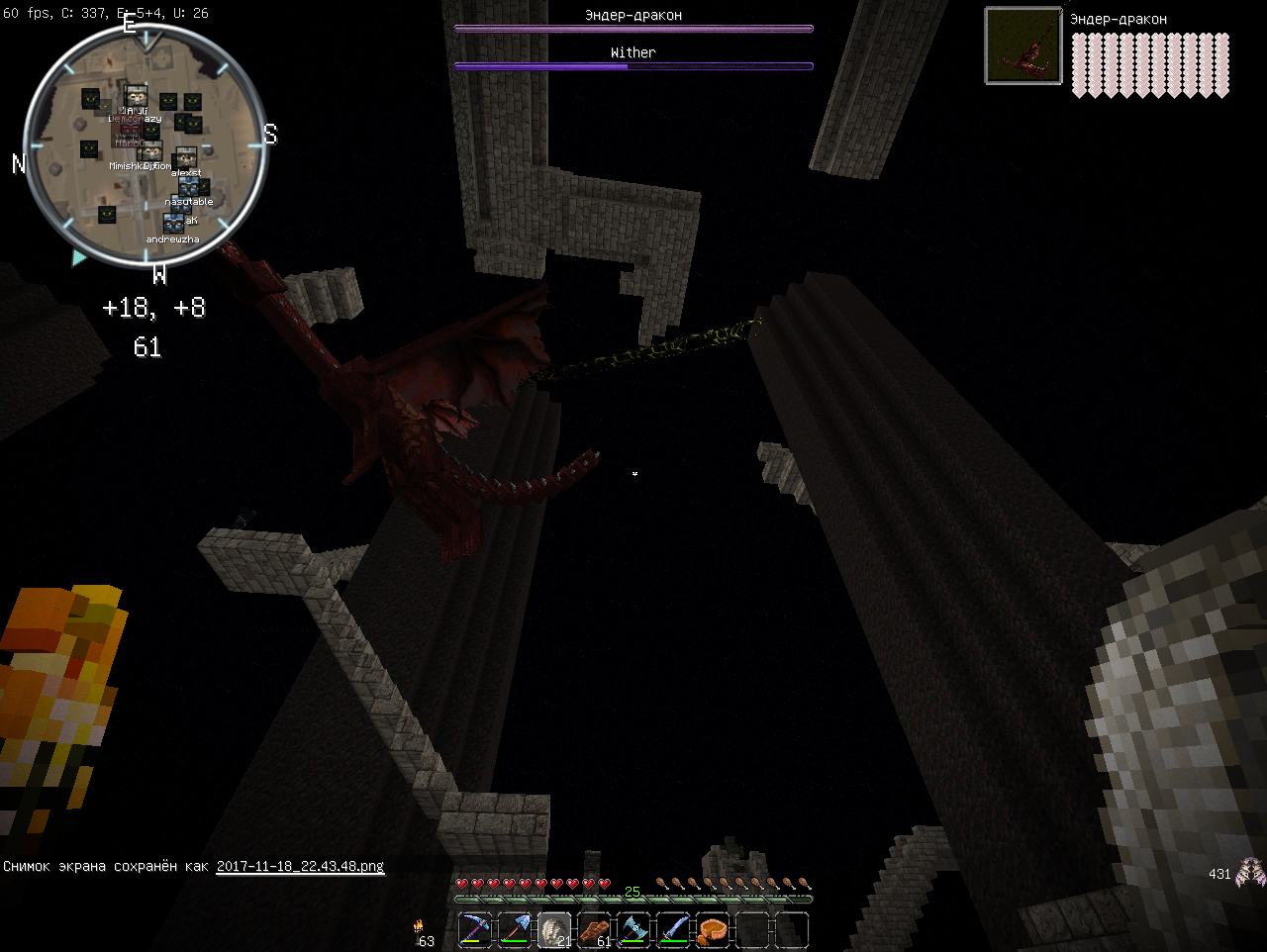Select the shovel in the hotbar
The image size is (1267, 952).
click(516, 930)
